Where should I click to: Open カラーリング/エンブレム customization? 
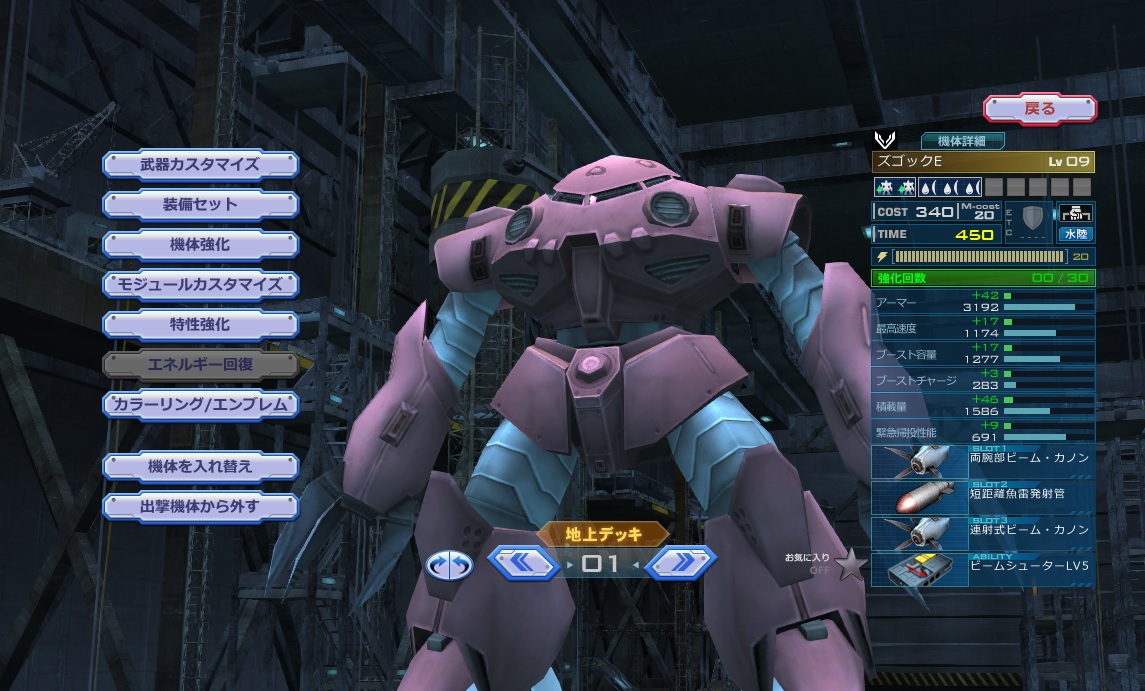(x=200, y=405)
